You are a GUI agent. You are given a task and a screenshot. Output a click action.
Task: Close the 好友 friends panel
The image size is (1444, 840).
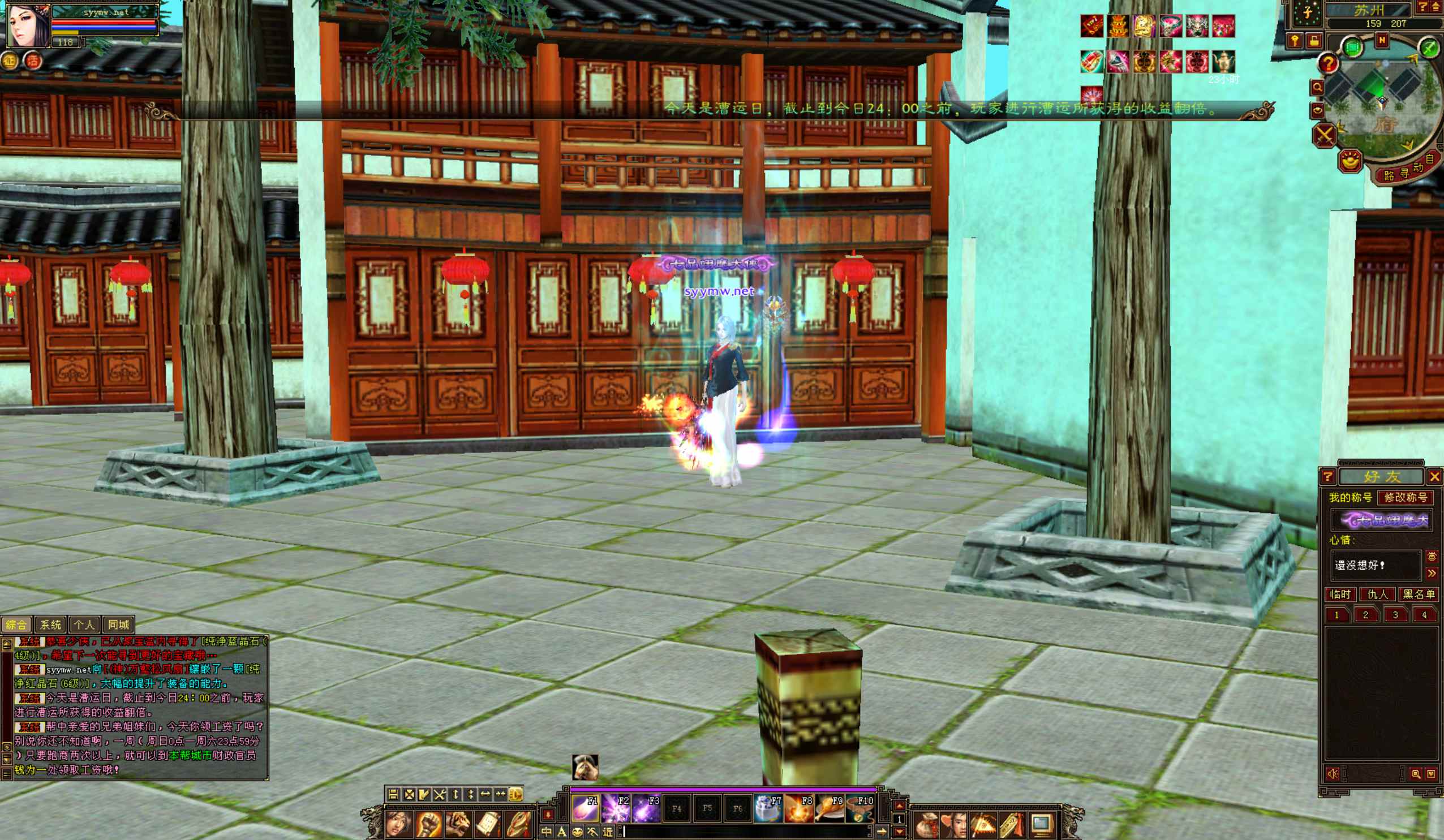click(x=1434, y=476)
